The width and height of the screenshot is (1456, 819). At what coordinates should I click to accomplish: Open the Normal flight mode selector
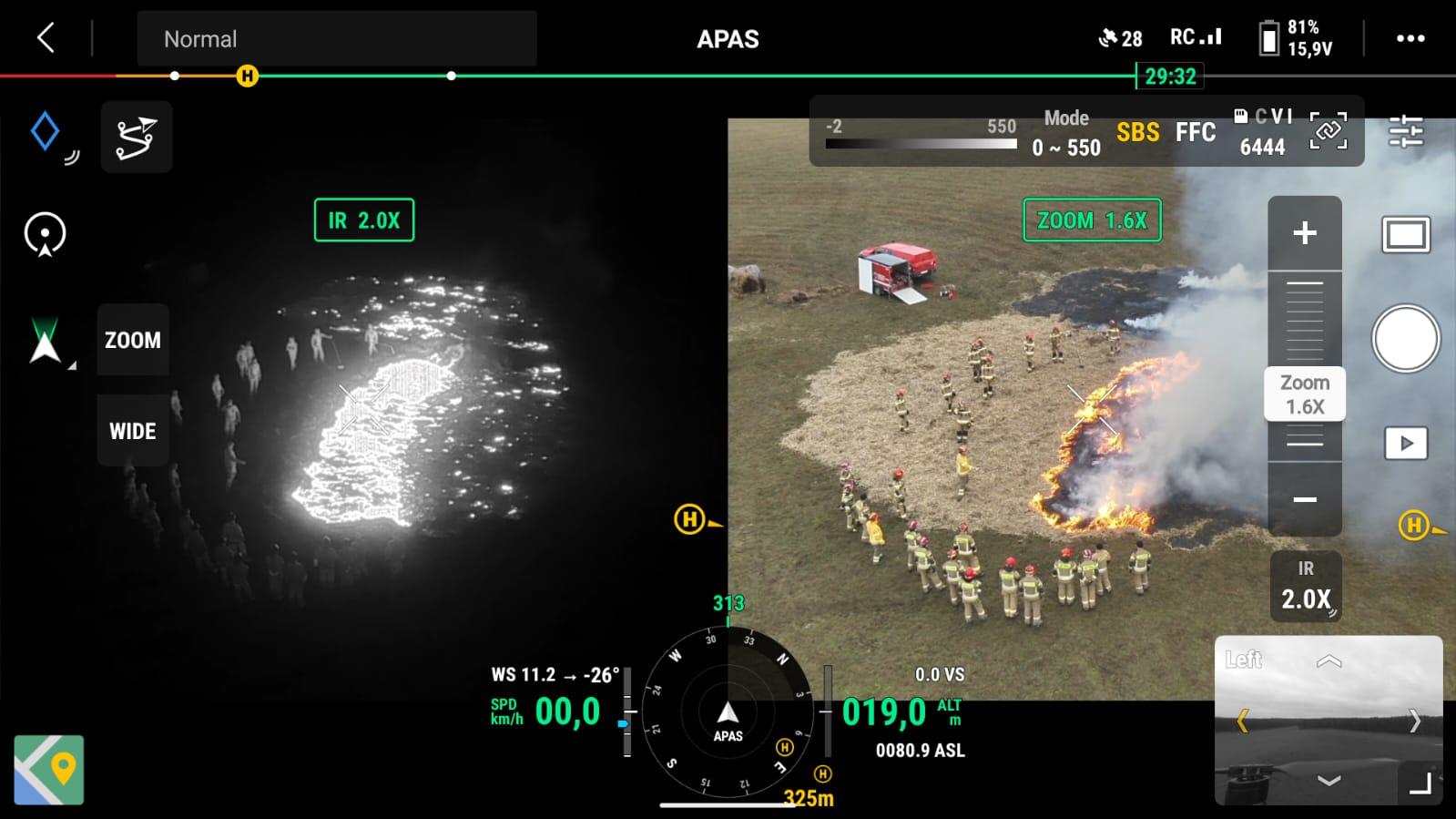(x=336, y=39)
